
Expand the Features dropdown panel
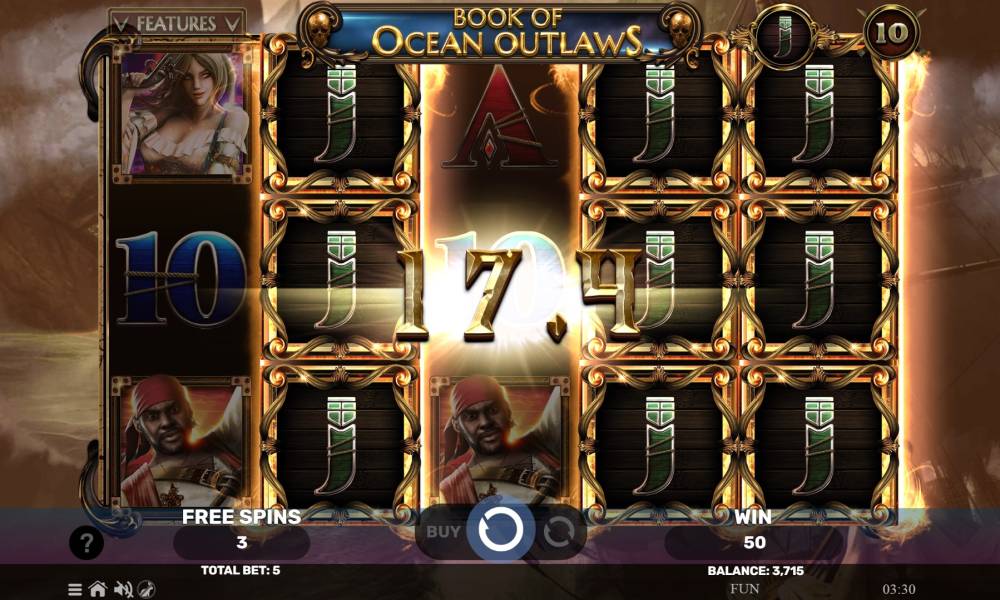(176, 22)
